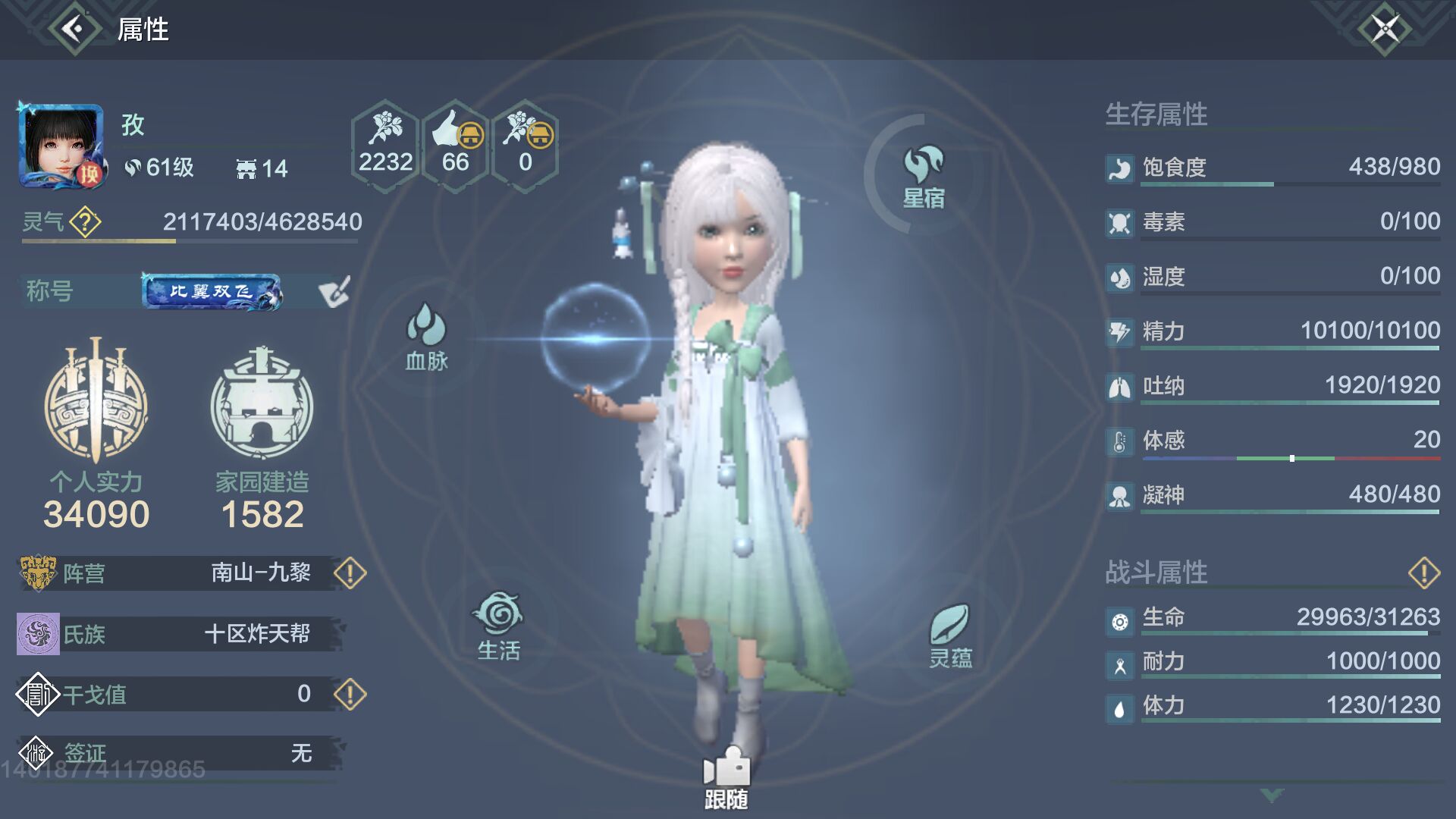Open the flower count 2232 badge
The width and height of the screenshot is (1456, 819).
point(385,145)
